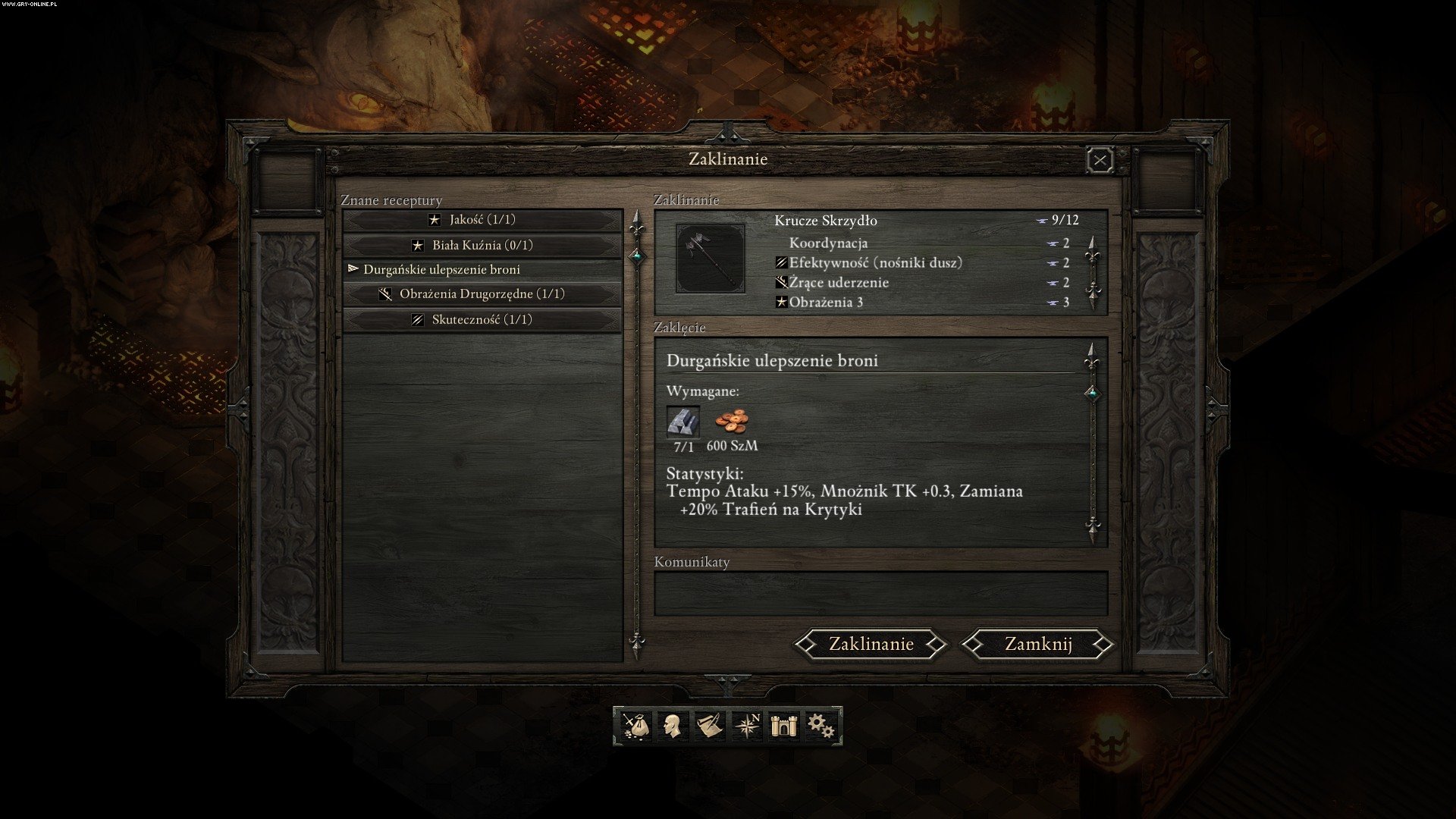
Task: Click the 600 SzM copper coins cost
Action: tap(732, 422)
